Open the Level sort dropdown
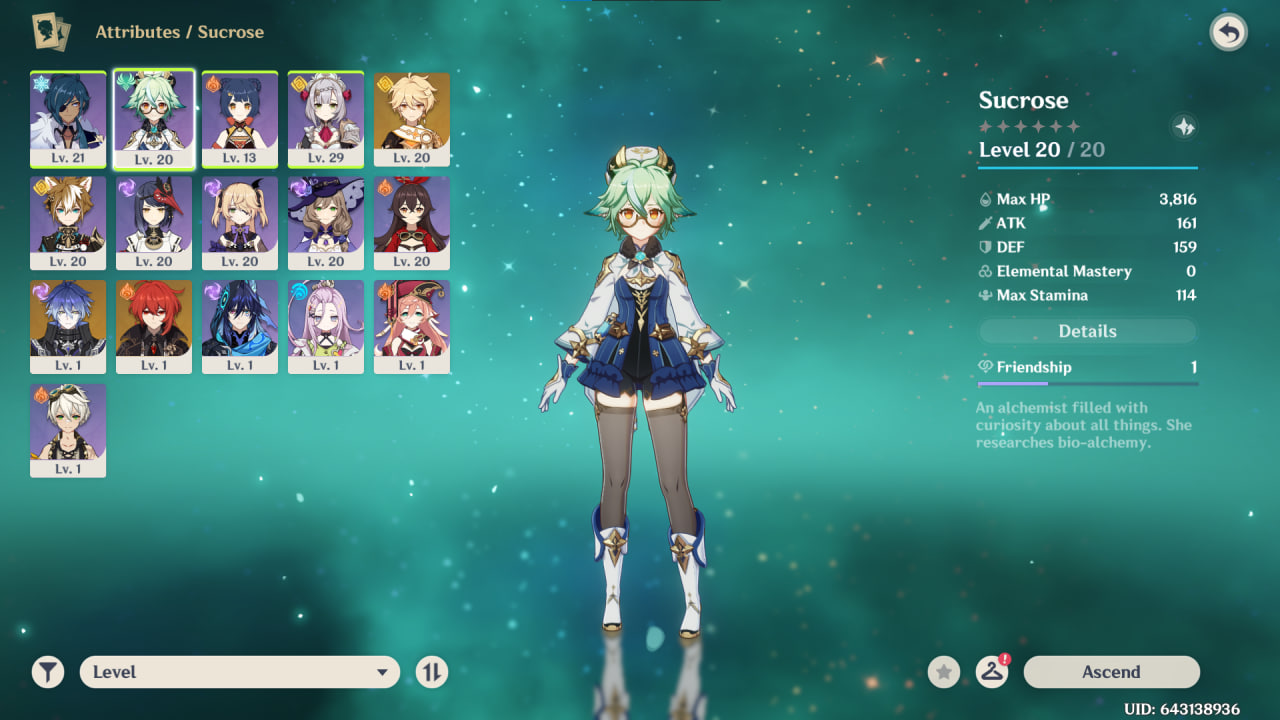 coord(240,672)
